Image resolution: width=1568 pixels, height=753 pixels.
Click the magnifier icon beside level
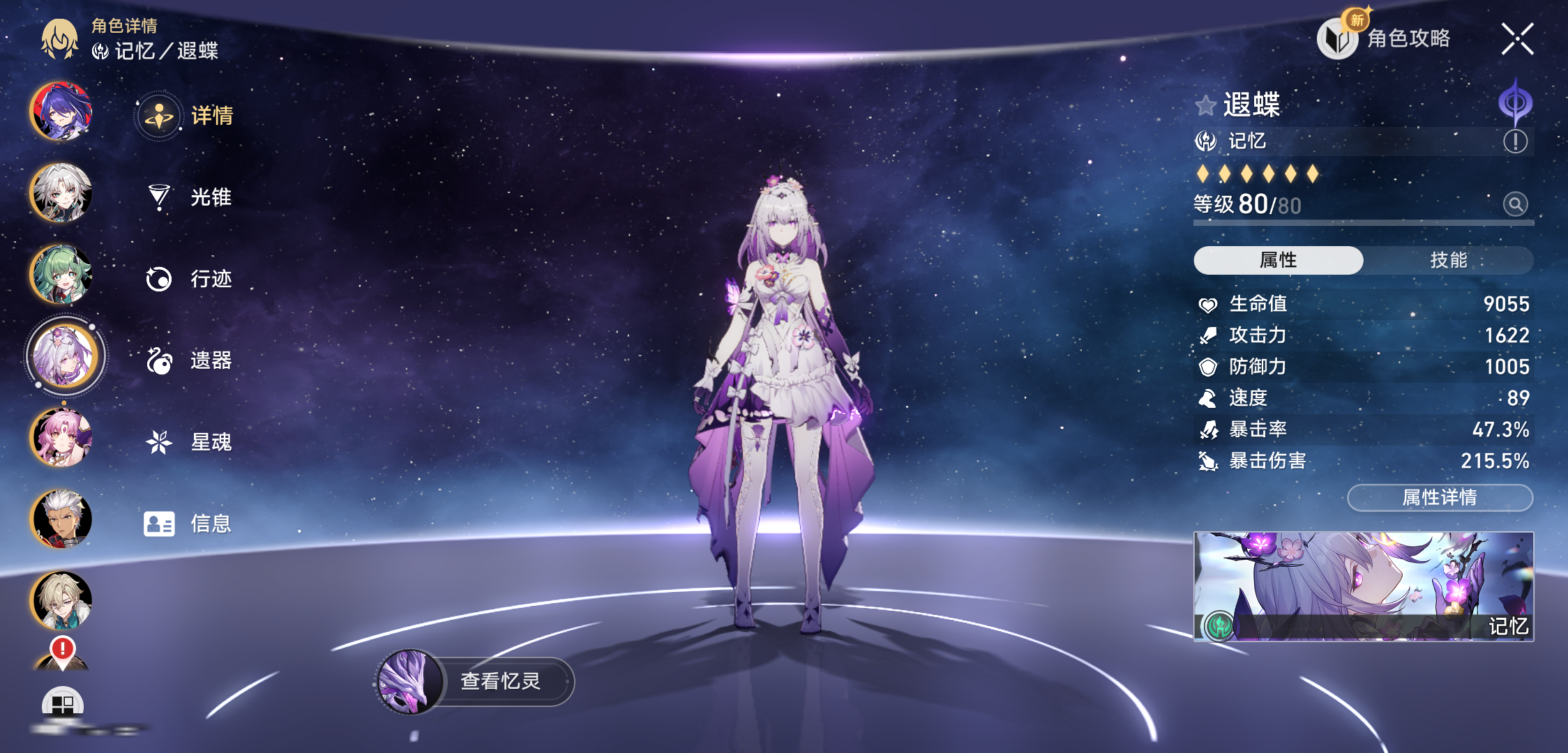(x=1515, y=204)
